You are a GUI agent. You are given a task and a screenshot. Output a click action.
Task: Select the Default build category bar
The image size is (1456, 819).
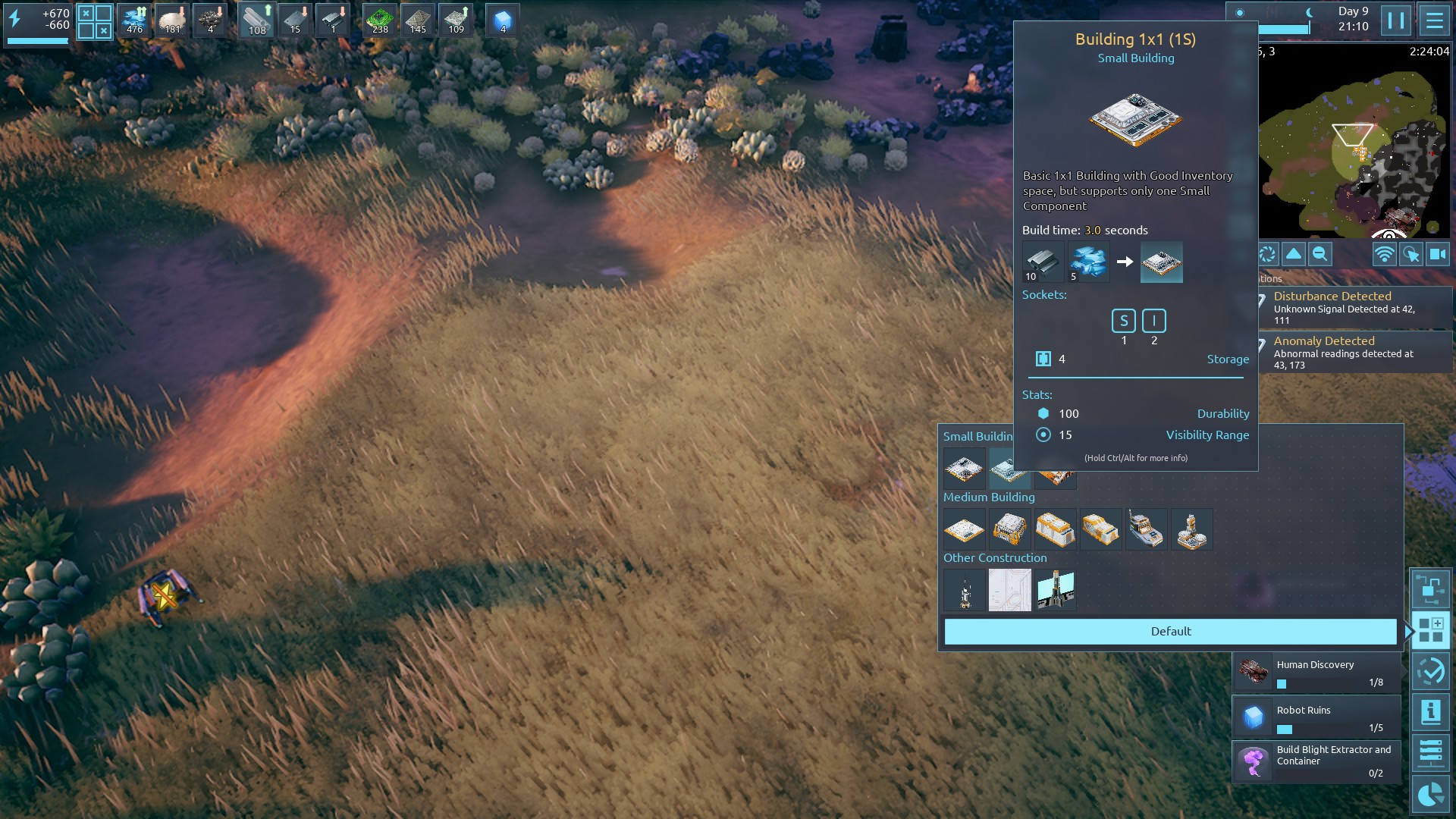click(x=1170, y=631)
